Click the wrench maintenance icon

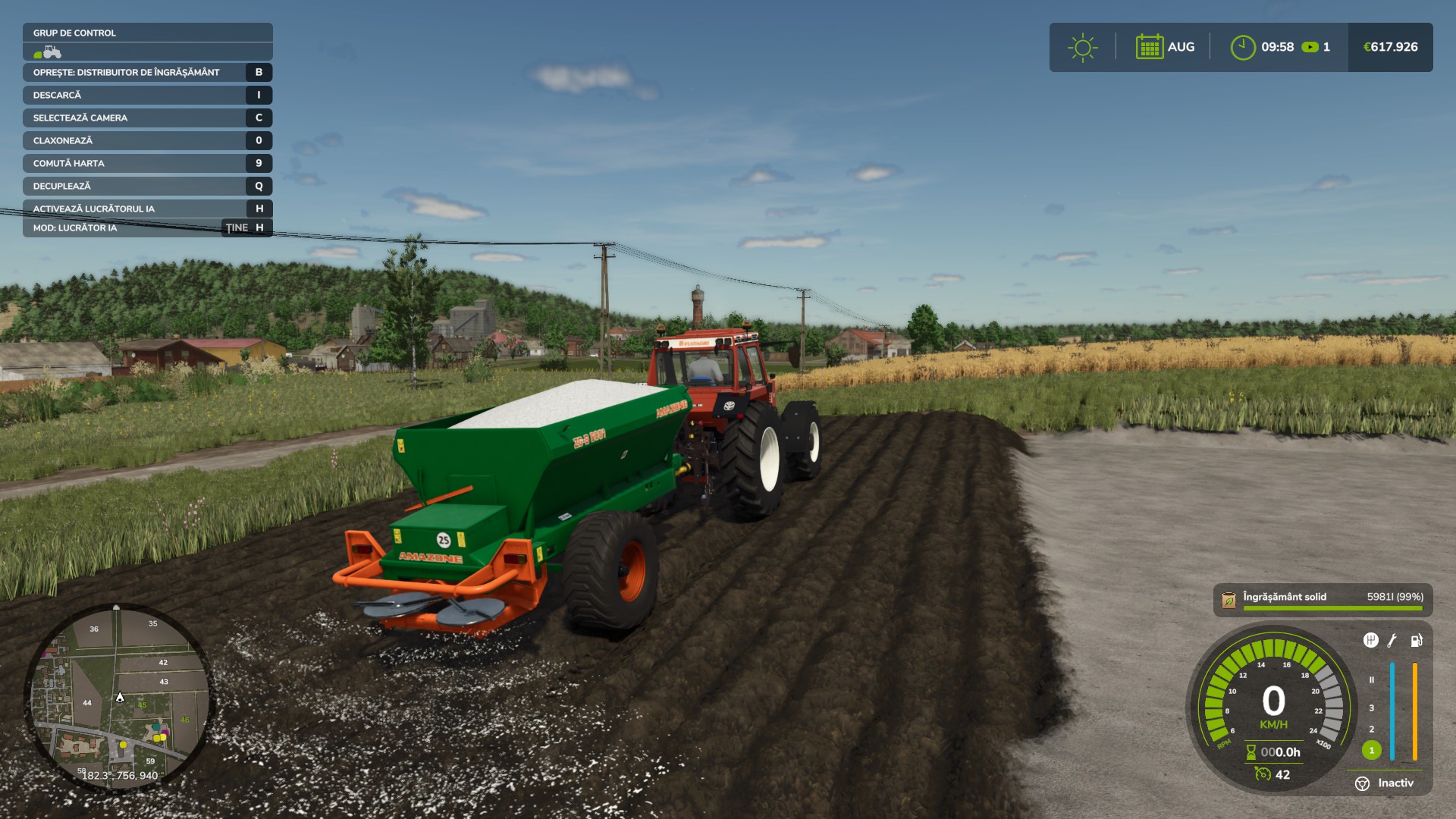tap(1392, 641)
